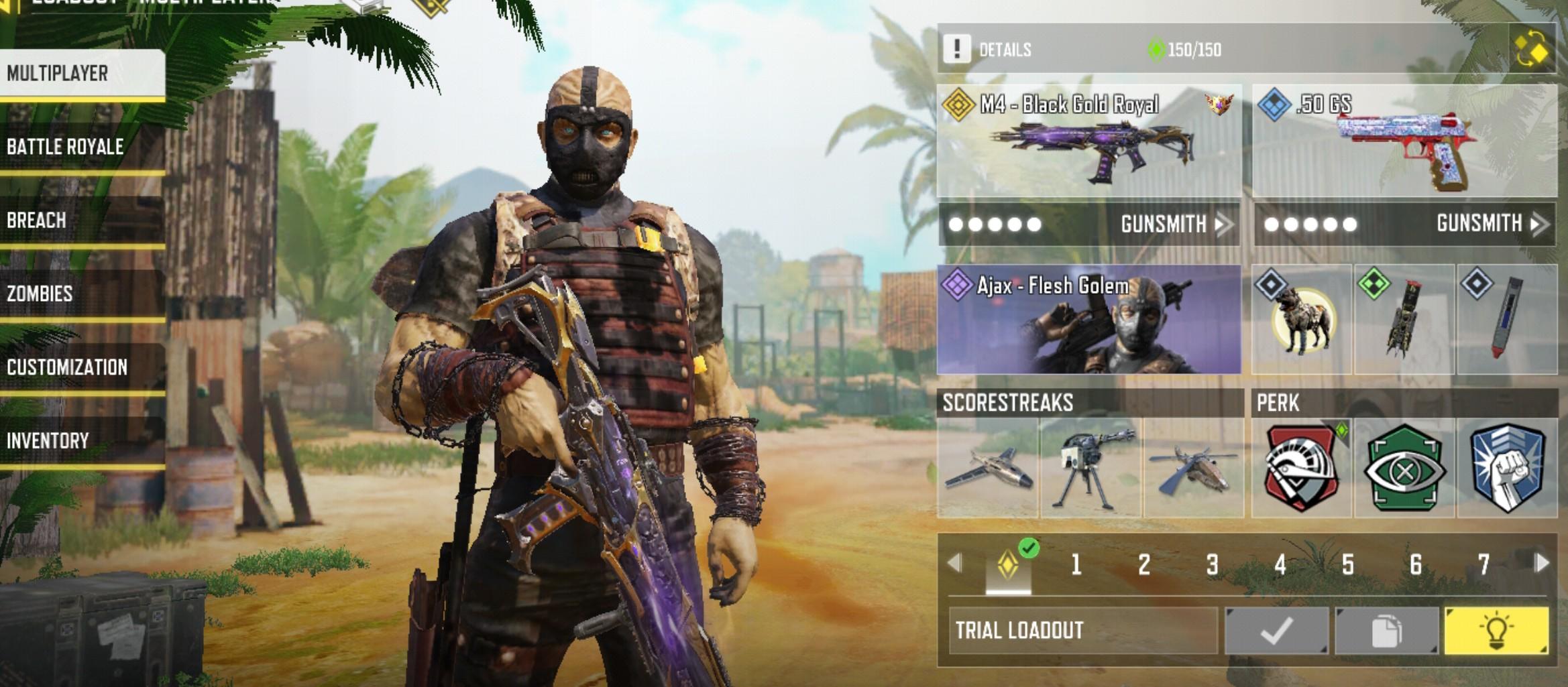Open Gunsmith for the .50 GS pistol
Viewport: 1568px width, 687px height.
coord(1491,223)
